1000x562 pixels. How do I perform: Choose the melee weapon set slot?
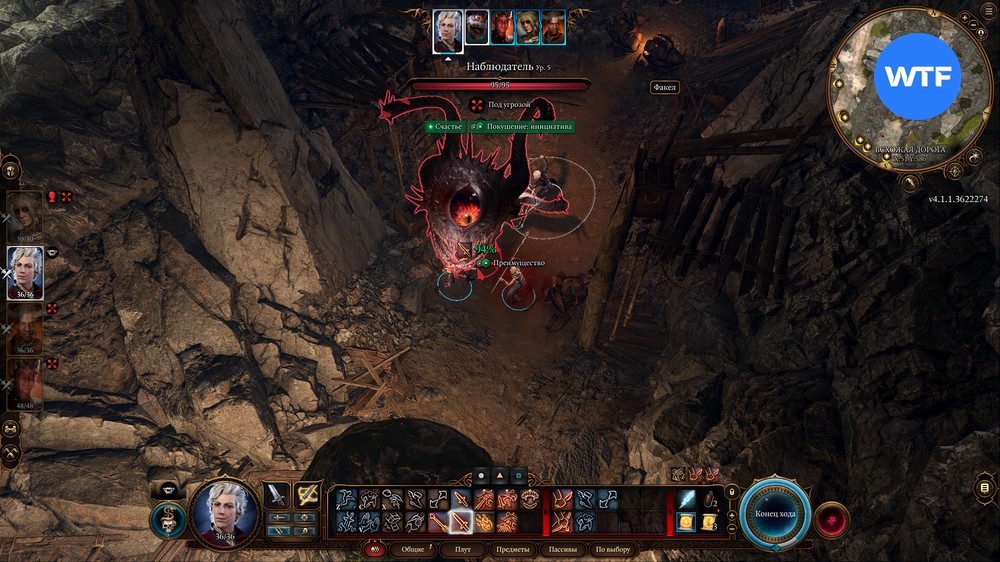click(277, 495)
